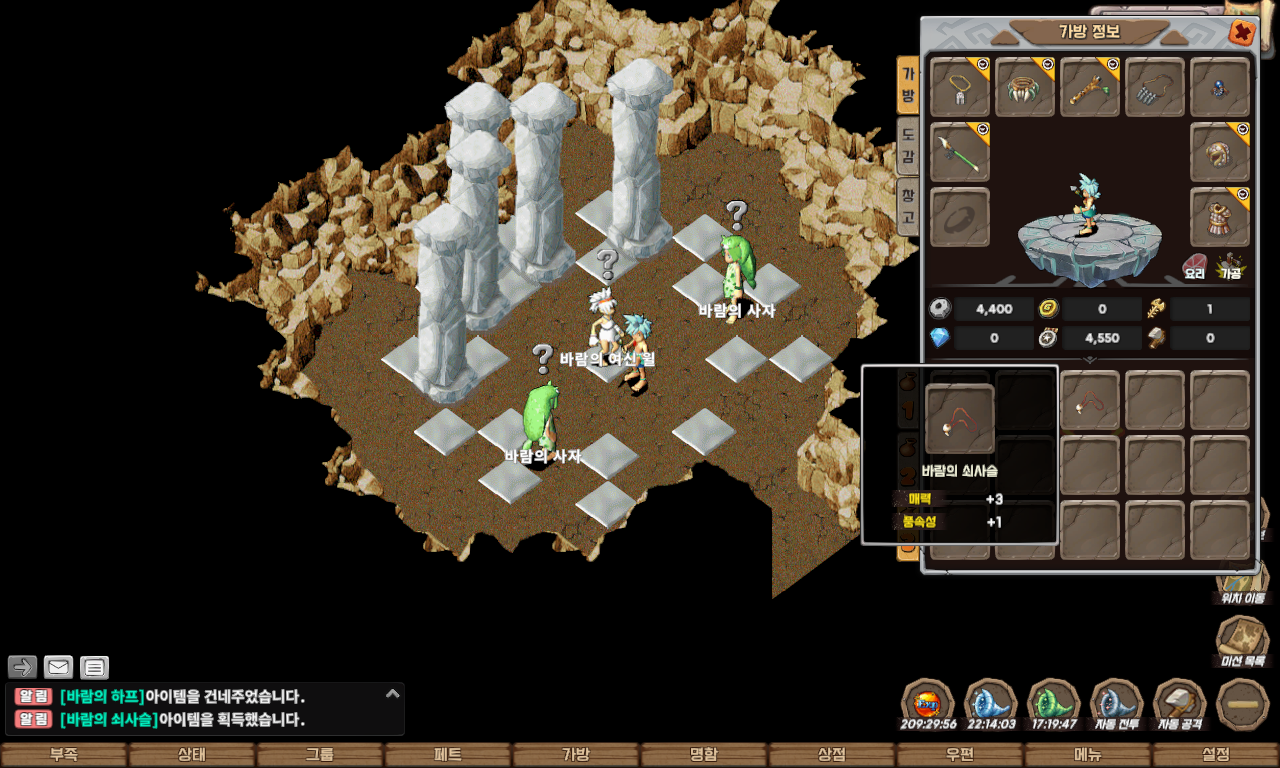Open 요리 cooking from the bag panel
1280x768 pixels.
click(x=1195, y=264)
